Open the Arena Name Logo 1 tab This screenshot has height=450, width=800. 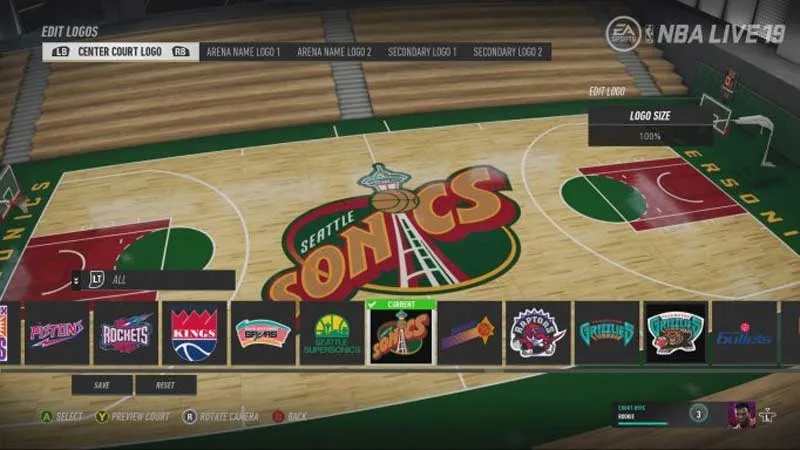click(242, 51)
